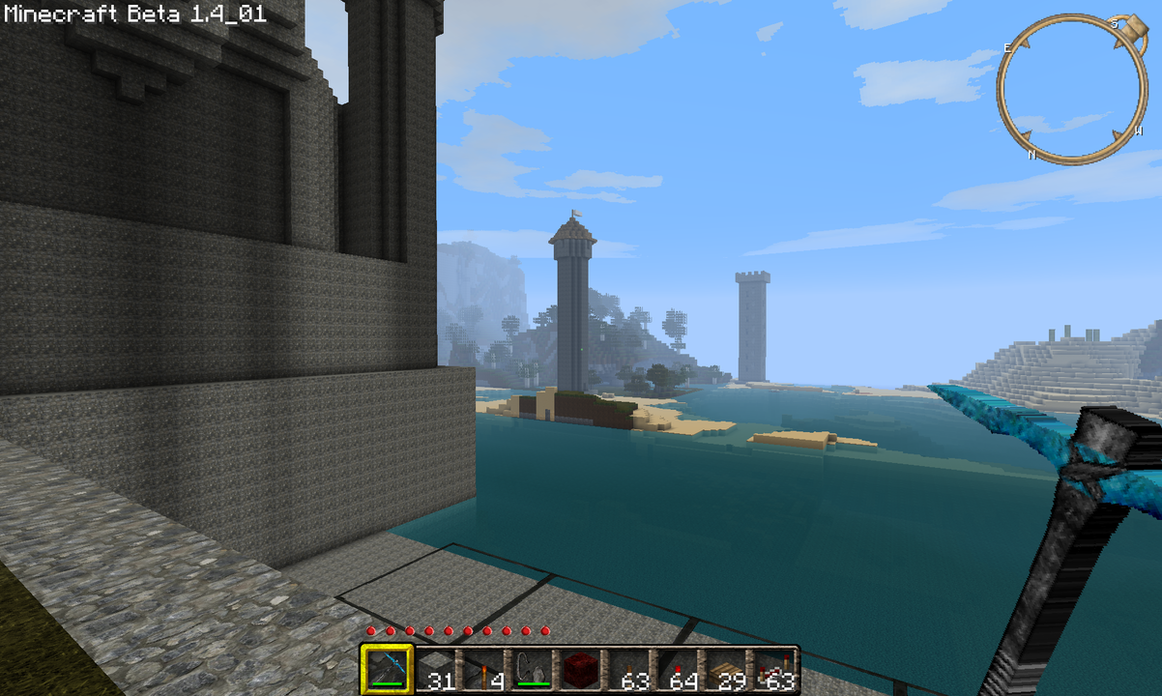Select the redstone repeater stack of 63
The width and height of the screenshot is (1162, 696).
(774, 669)
